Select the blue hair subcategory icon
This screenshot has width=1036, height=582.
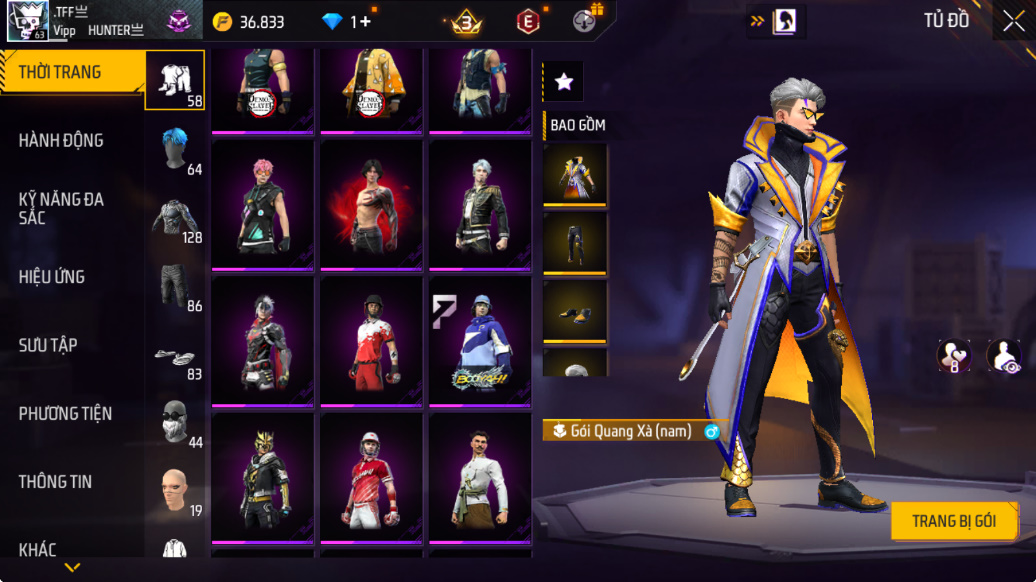point(176,148)
